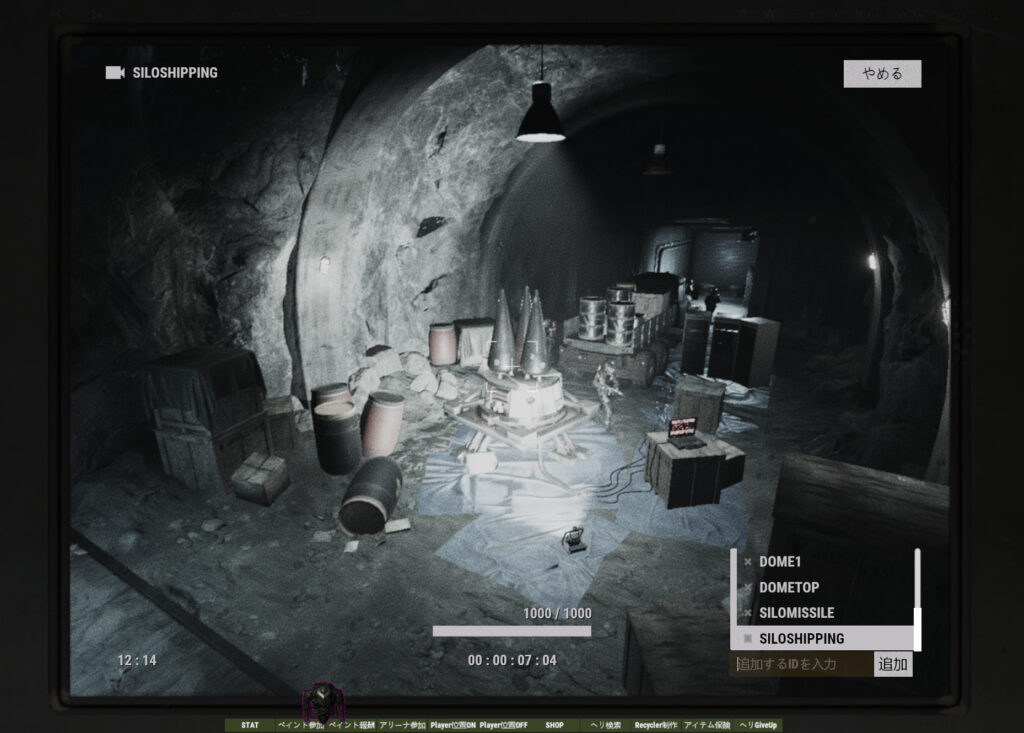This screenshot has width=1024, height=733.
Task: Remove DOME1 camera using its x mark
Action: coord(747,562)
